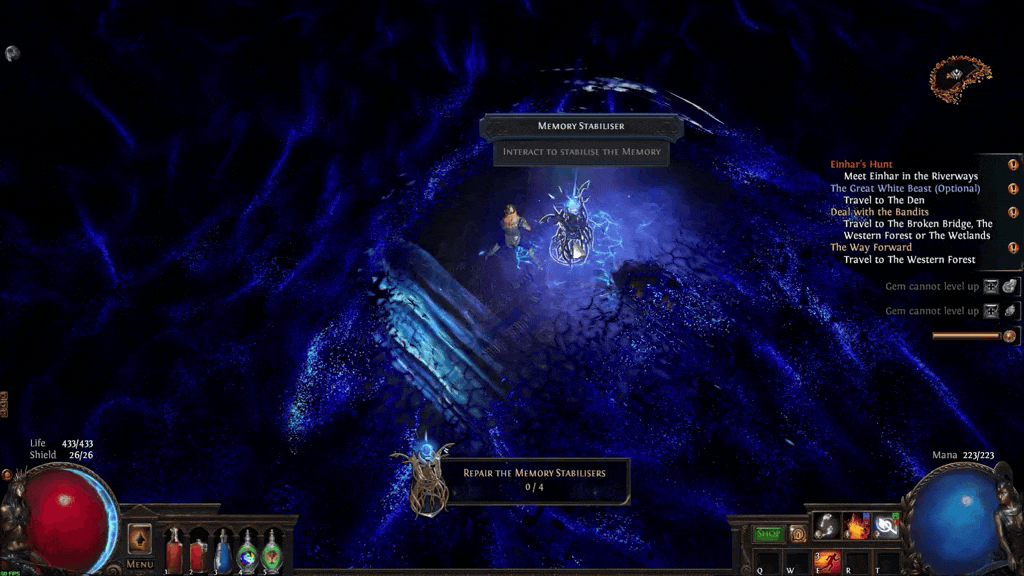Activate the white chain-link skill

(826, 525)
